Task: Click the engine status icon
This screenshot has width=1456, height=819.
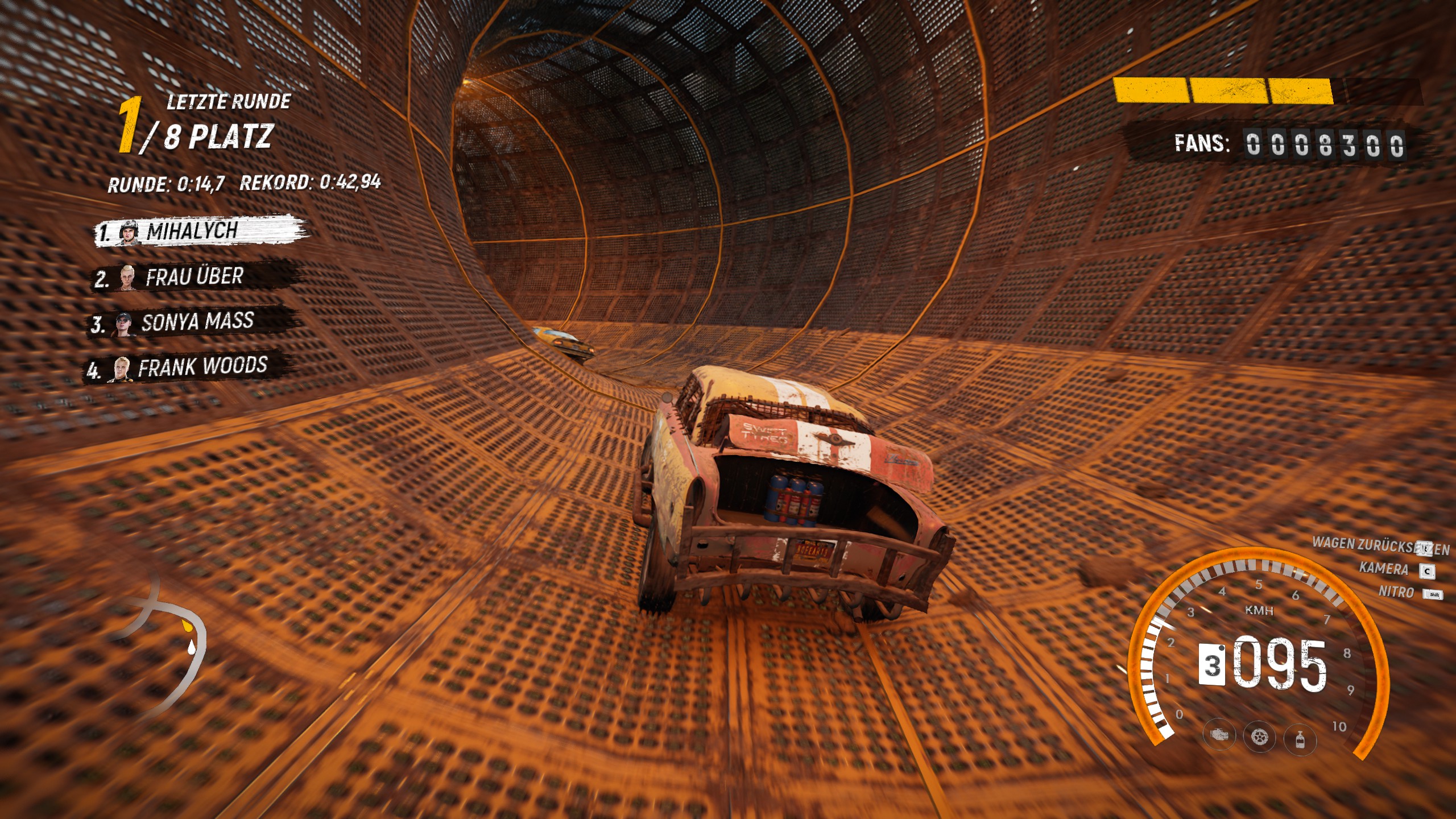Action: [1219, 735]
